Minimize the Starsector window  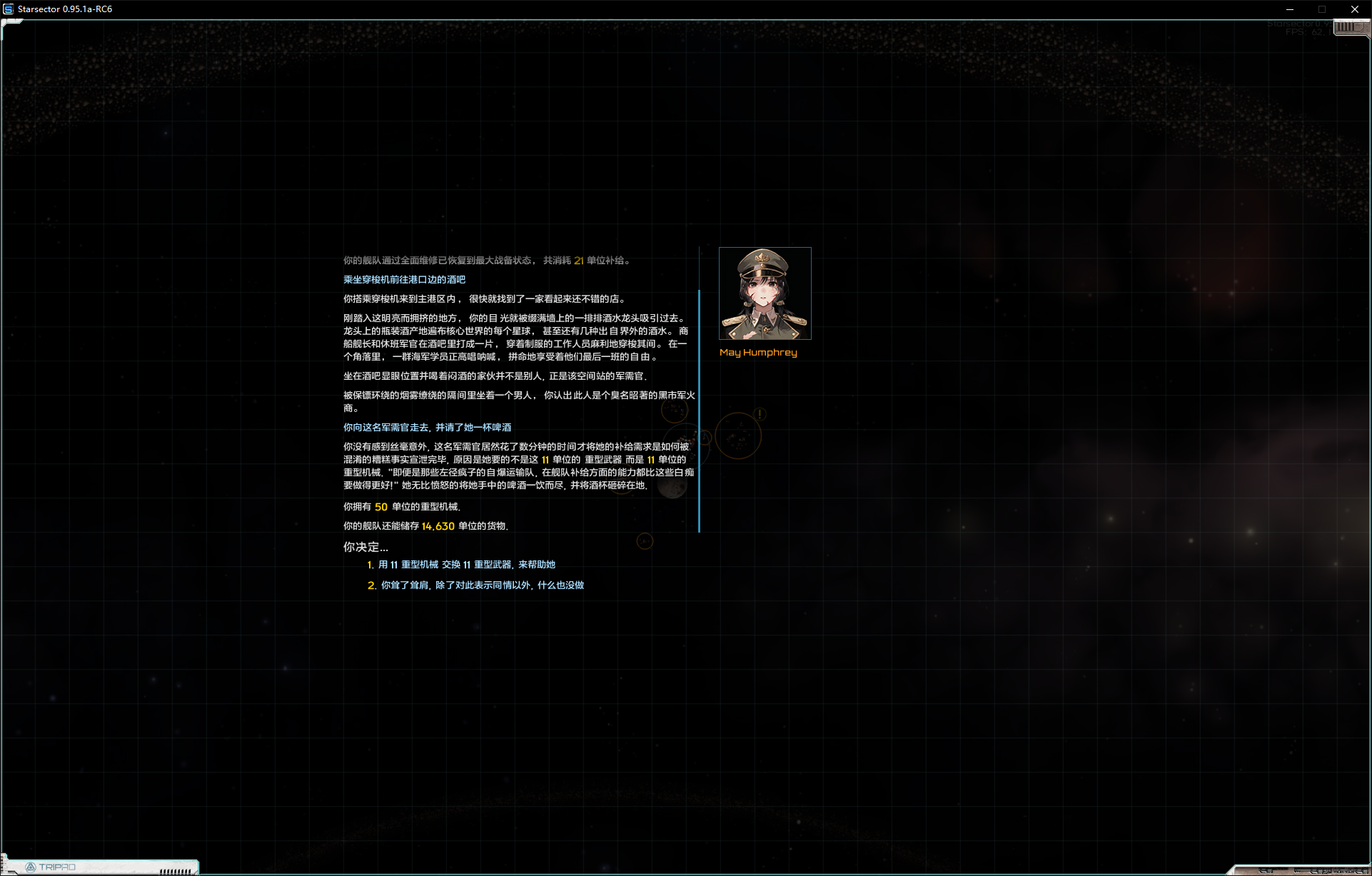(x=1289, y=9)
